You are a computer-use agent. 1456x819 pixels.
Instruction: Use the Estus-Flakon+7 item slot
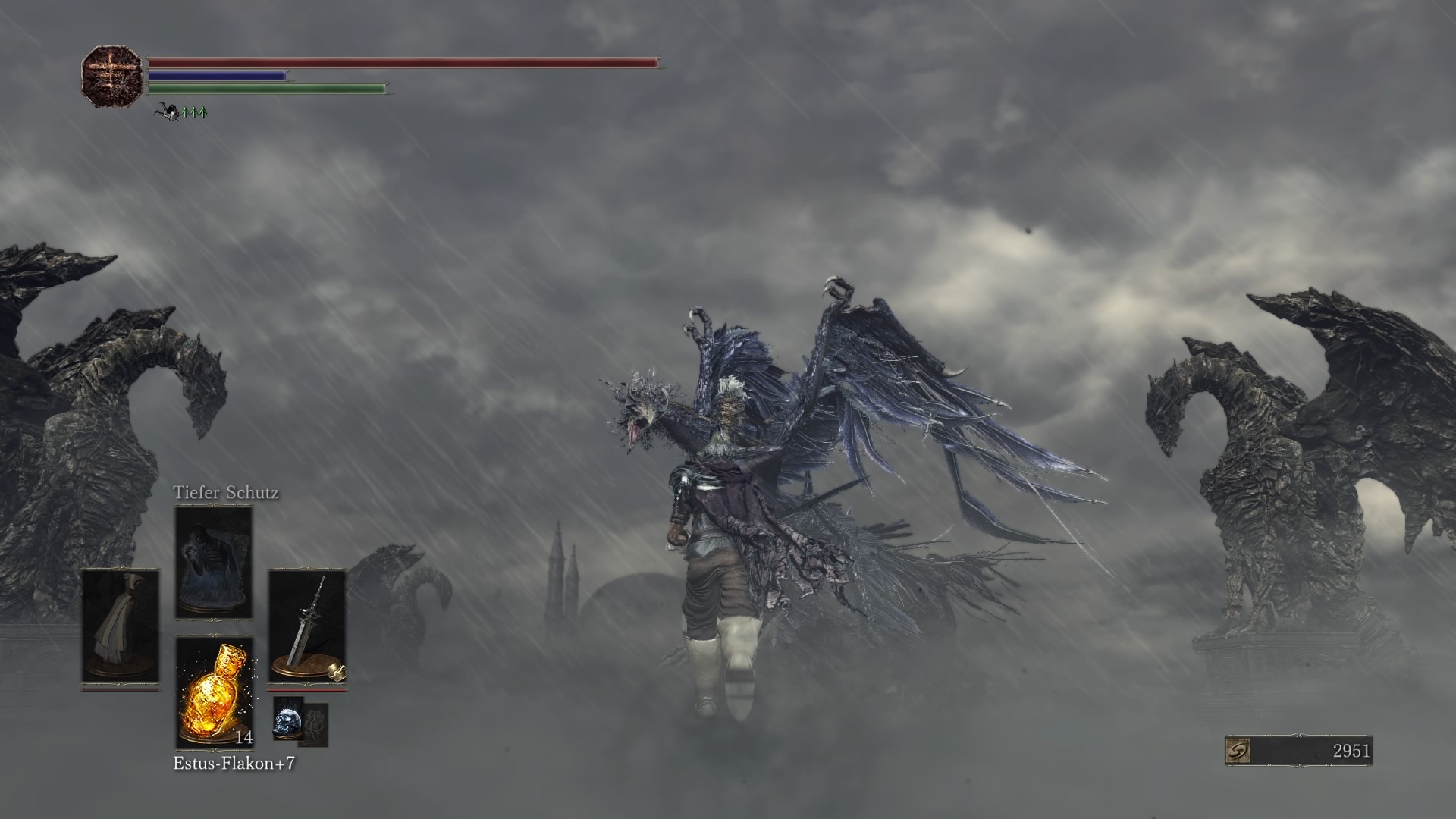[x=215, y=692]
